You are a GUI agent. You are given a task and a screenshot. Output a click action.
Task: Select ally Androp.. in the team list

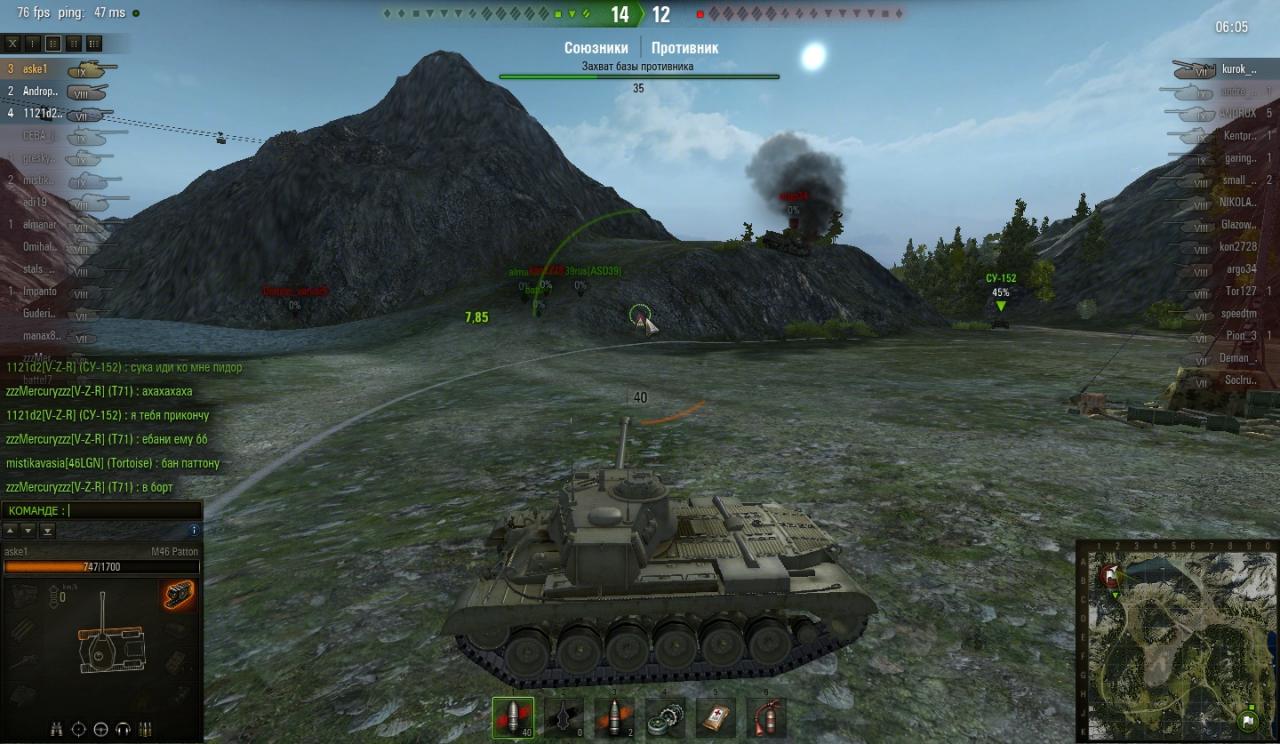[x=40, y=91]
